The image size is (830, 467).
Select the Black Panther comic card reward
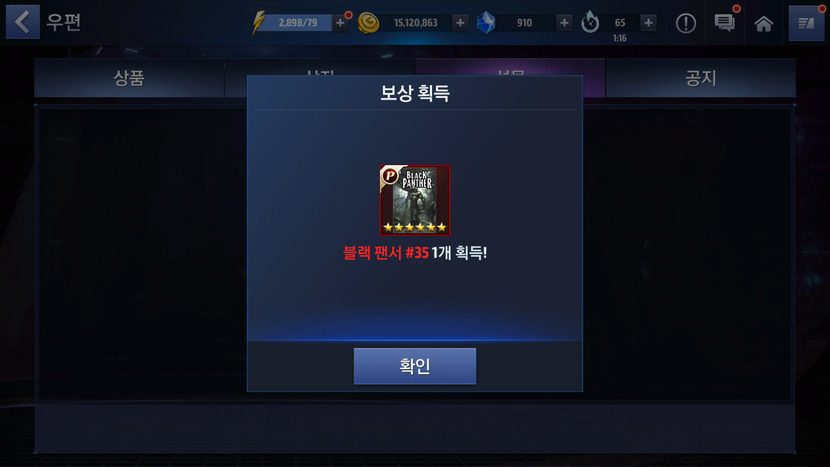click(415, 200)
